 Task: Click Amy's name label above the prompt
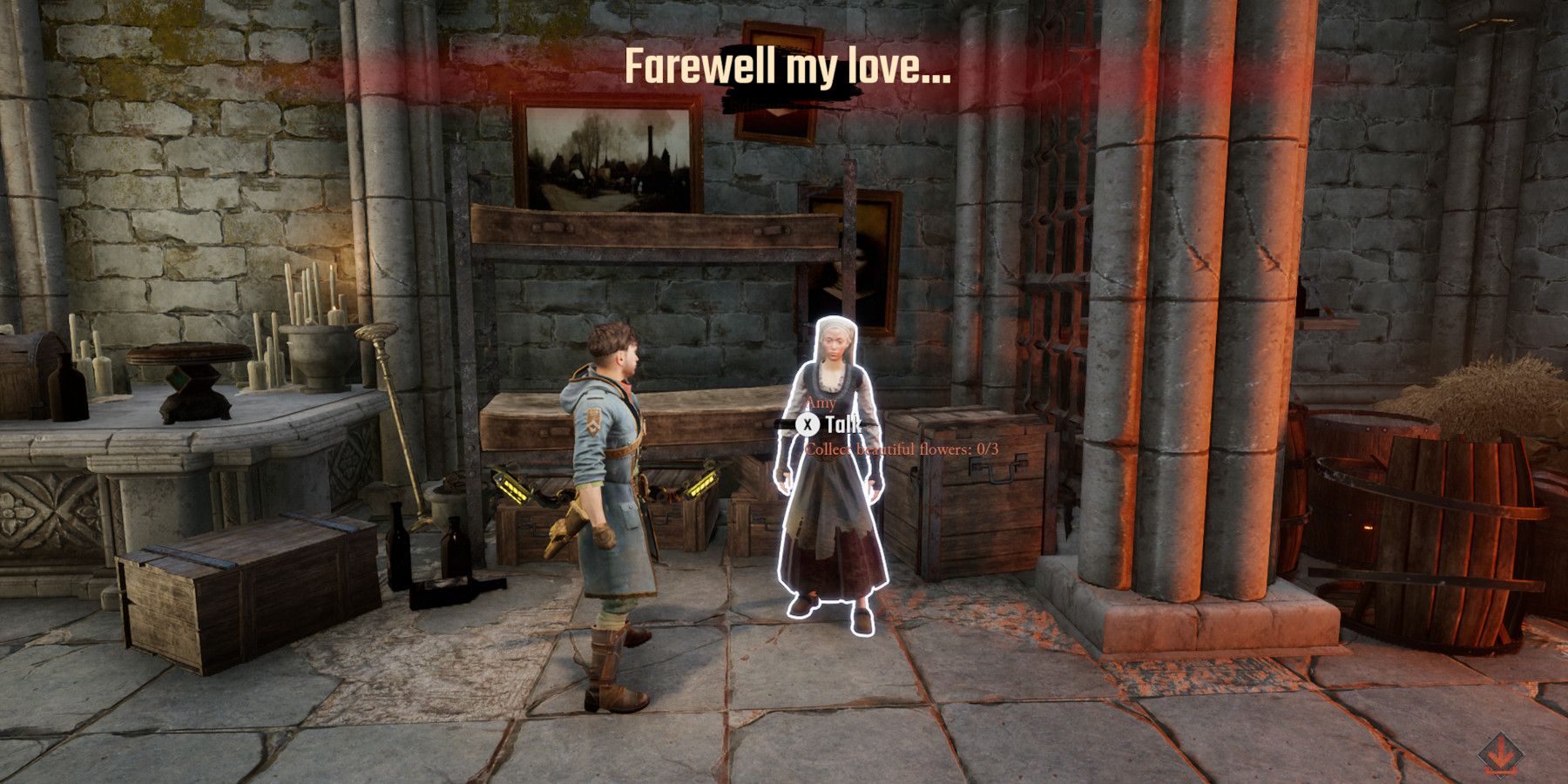coord(822,402)
